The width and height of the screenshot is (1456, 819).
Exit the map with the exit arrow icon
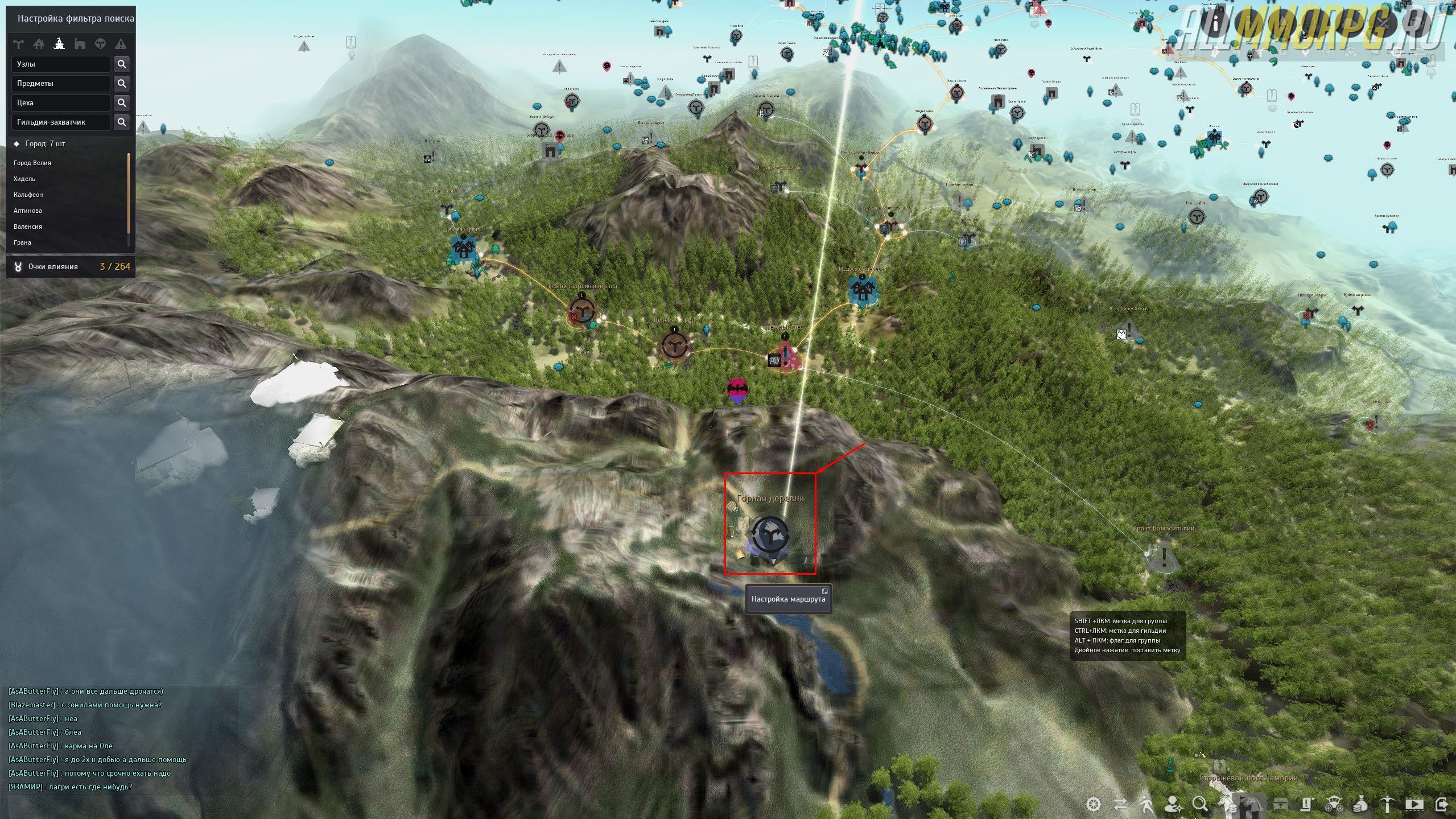click(1441, 804)
